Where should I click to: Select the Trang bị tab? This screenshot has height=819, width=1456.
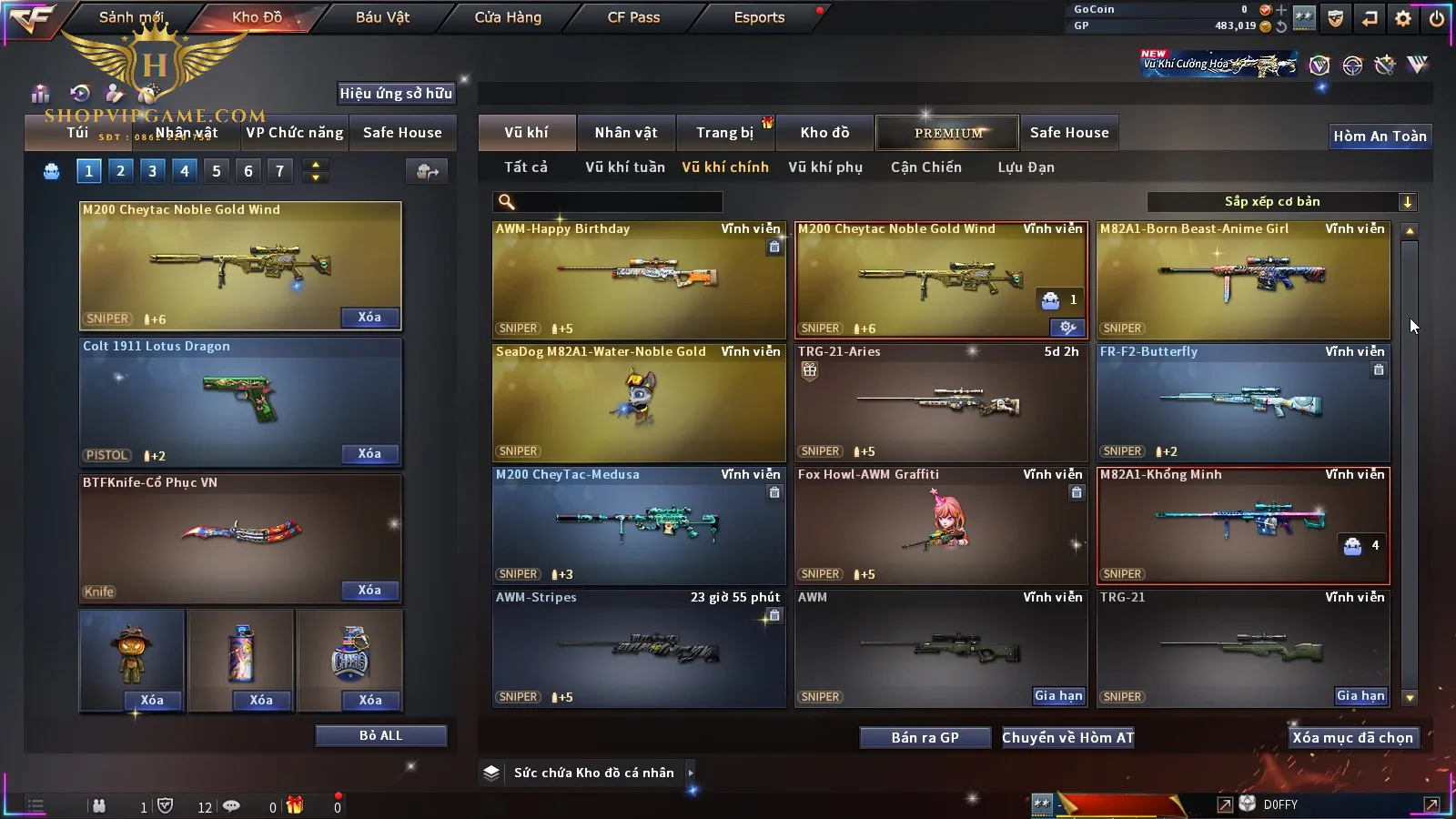(724, 133)
